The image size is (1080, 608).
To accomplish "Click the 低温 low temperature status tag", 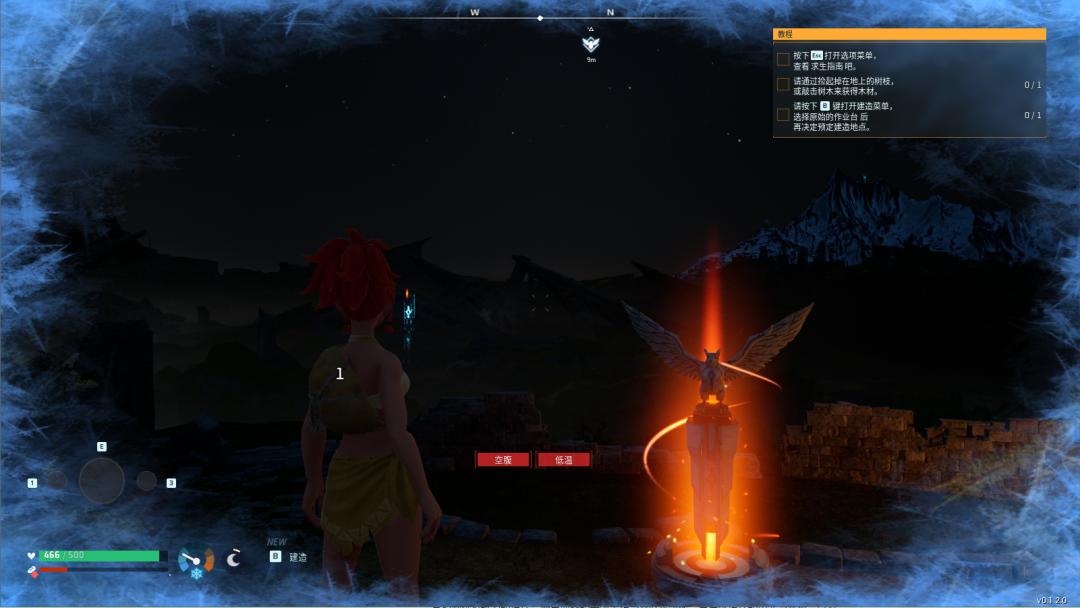I will pos(563,460).
